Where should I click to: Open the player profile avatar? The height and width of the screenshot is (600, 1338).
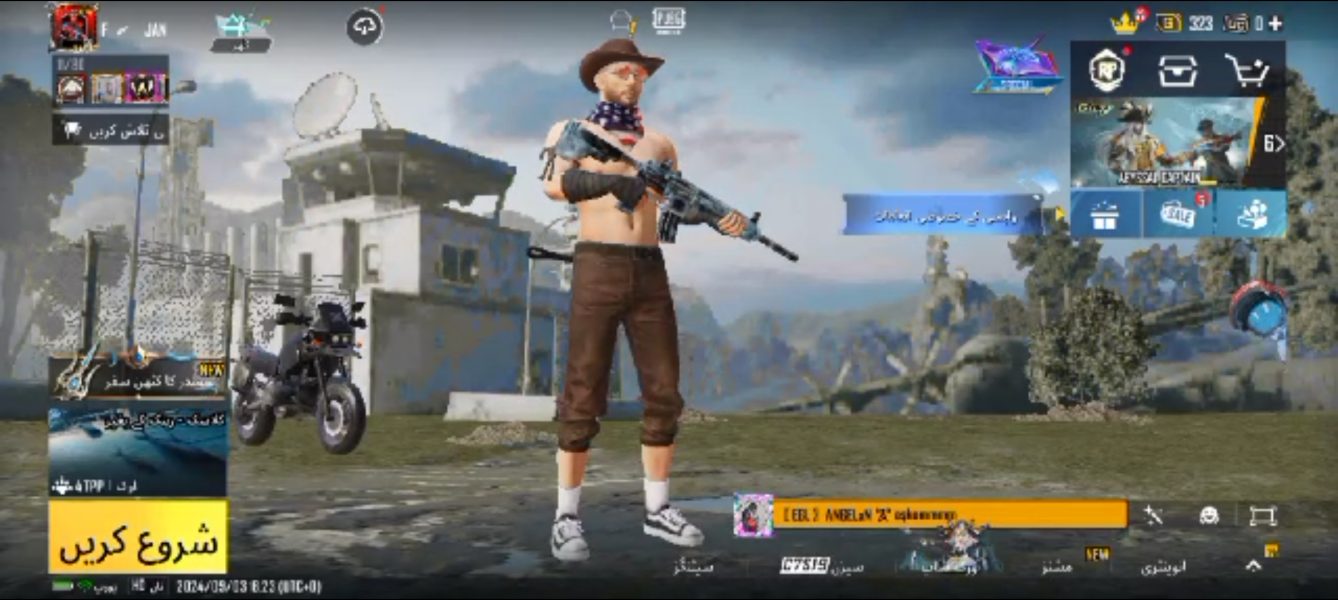[x=74, y=27]
